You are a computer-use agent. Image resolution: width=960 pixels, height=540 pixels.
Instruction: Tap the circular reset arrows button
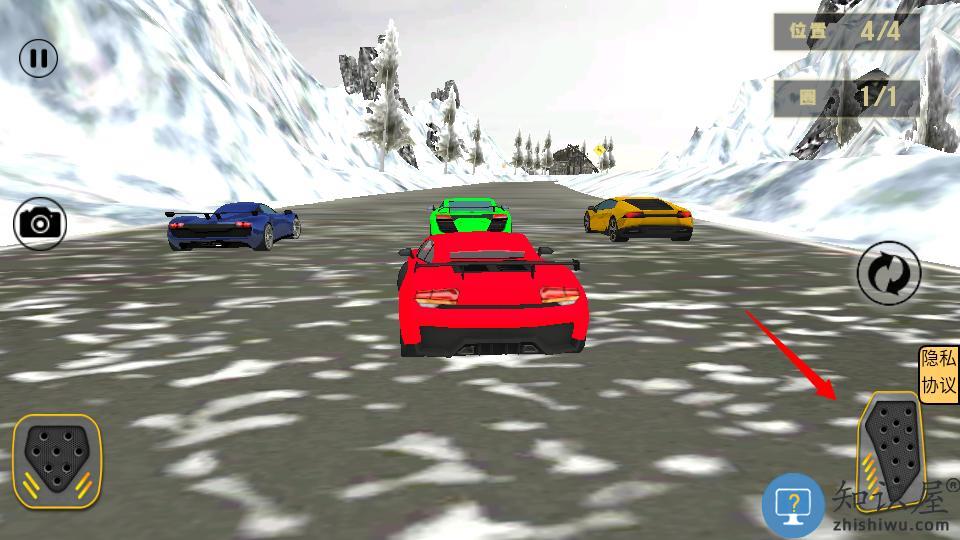coord(888,272)
